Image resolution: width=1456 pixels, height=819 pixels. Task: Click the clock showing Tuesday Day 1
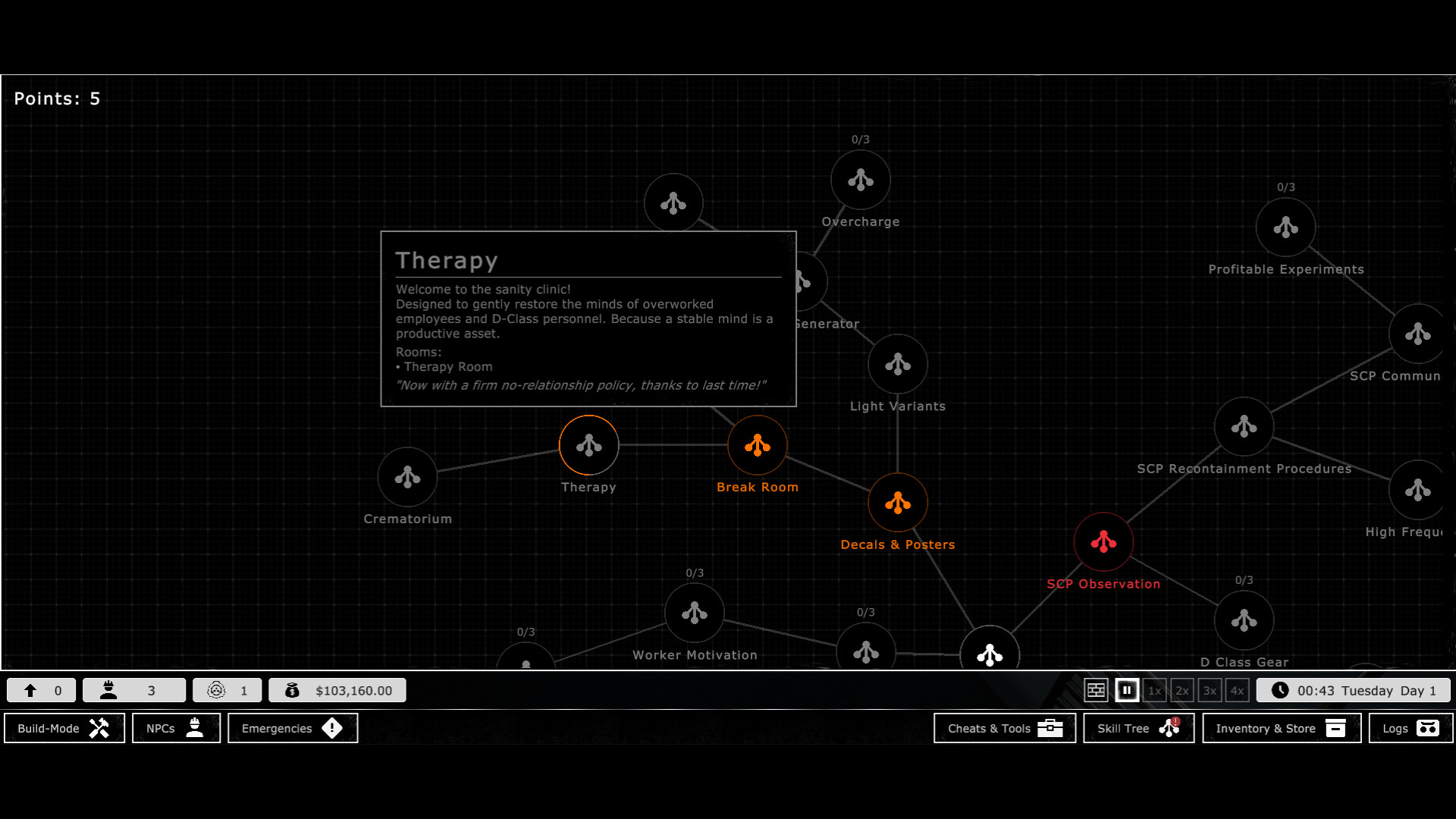(x=1354, y=690)
